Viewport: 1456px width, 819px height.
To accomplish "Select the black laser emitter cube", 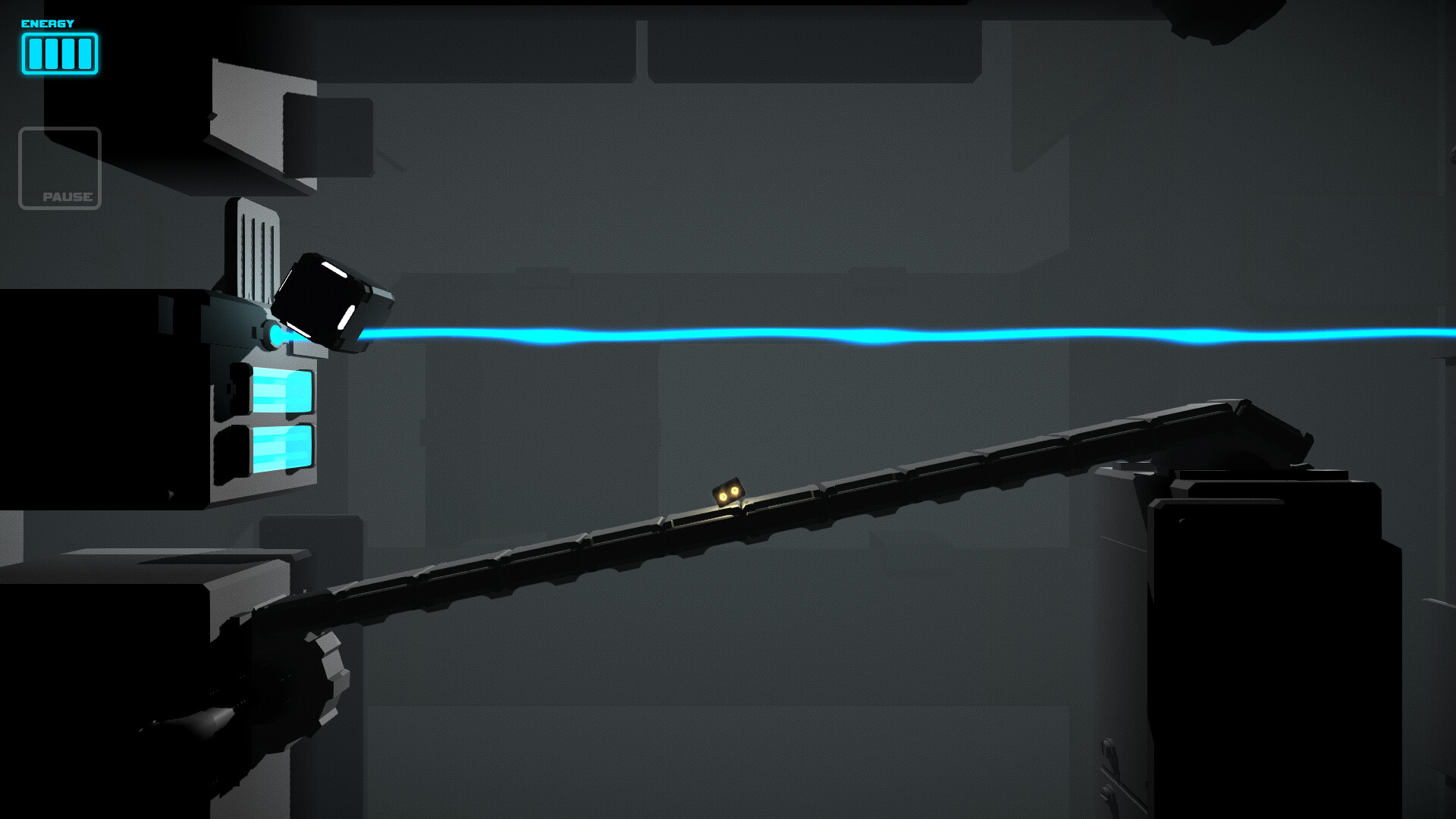I will click(328, 302).
